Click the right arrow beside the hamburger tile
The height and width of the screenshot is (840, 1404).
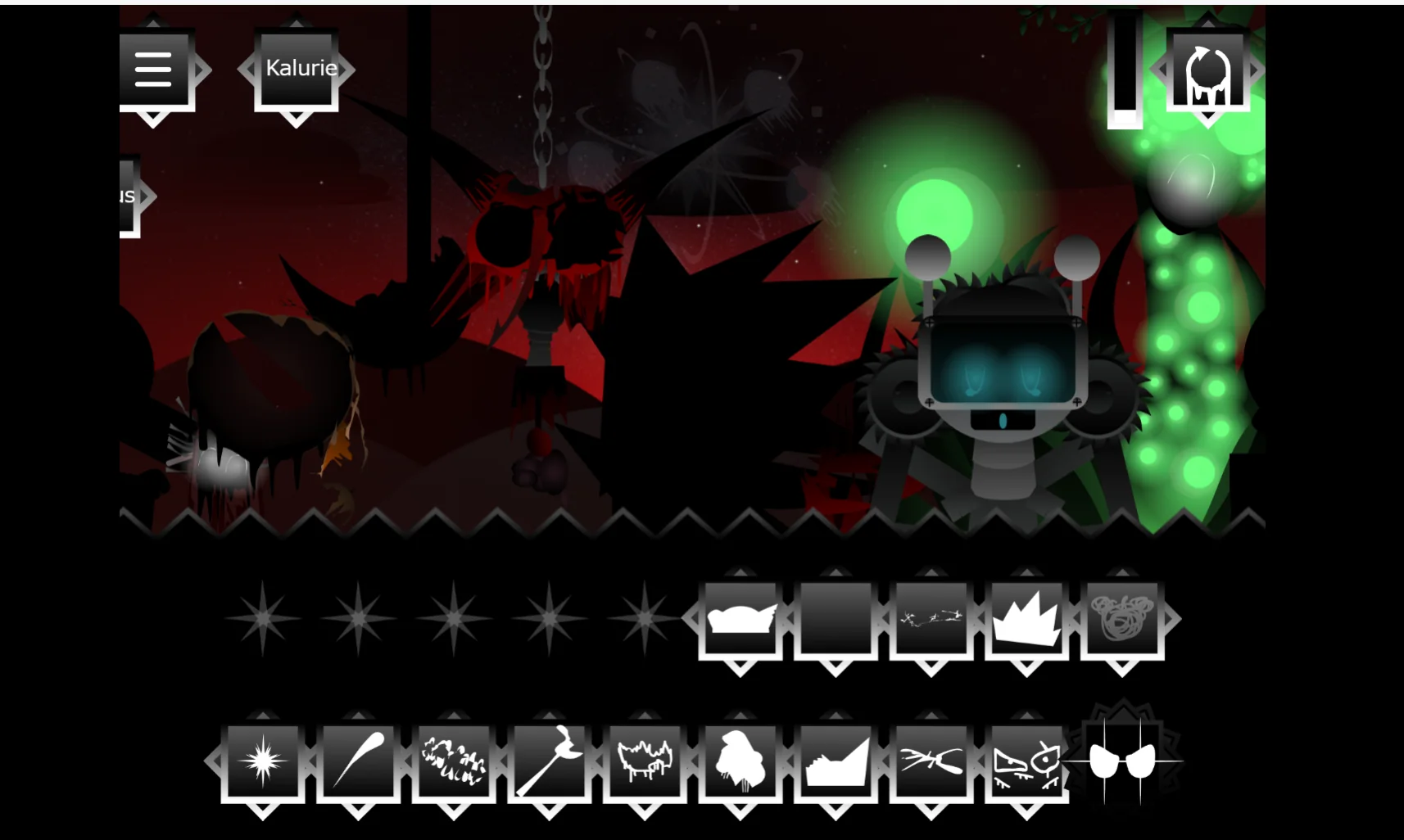(x=198, y=70)
